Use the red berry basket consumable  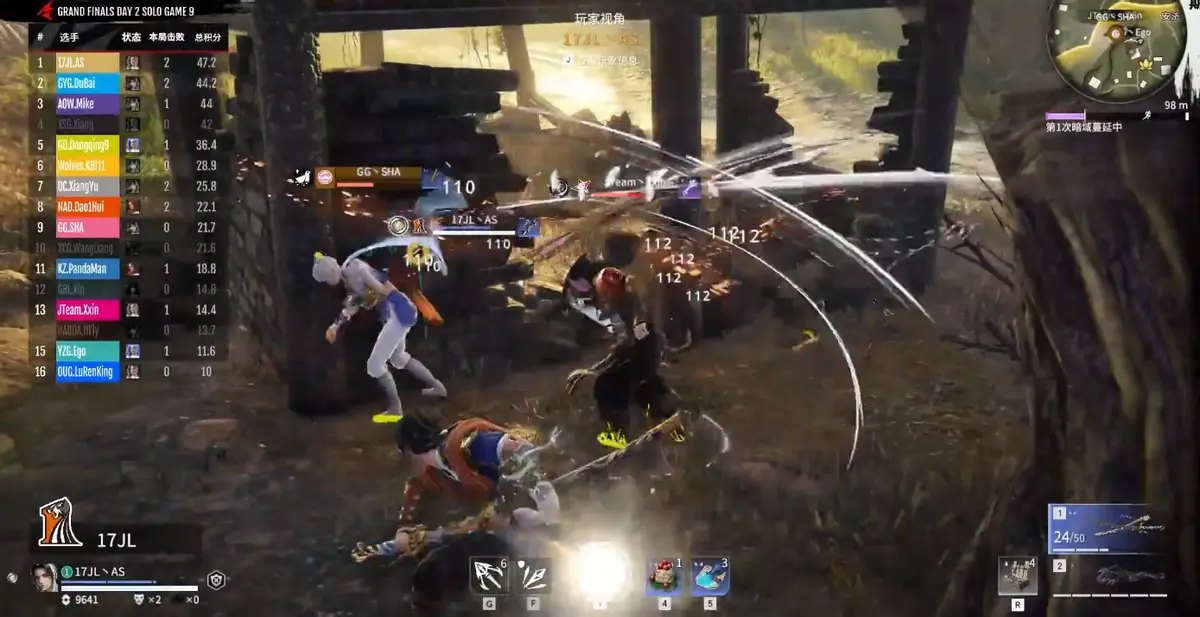[664, 577]
